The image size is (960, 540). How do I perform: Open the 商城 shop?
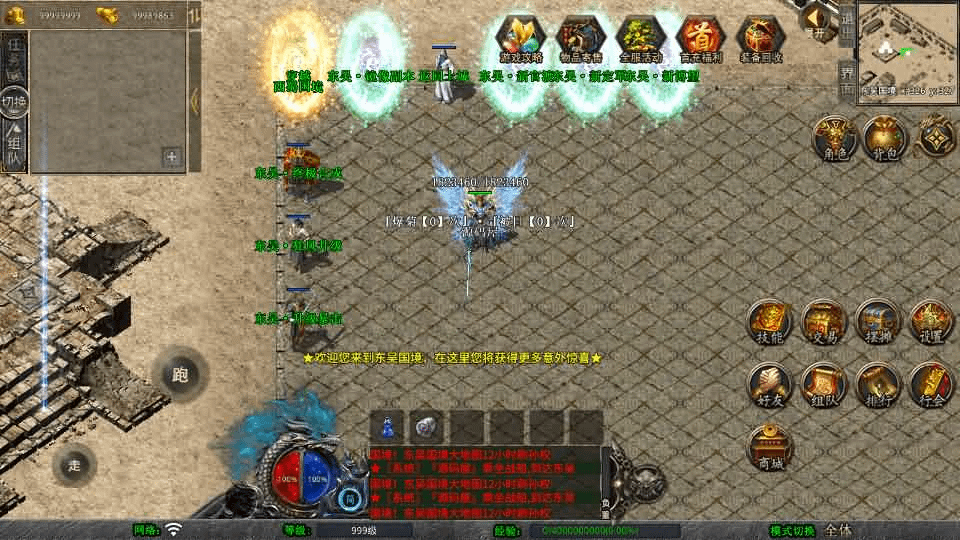coord(769,446)
